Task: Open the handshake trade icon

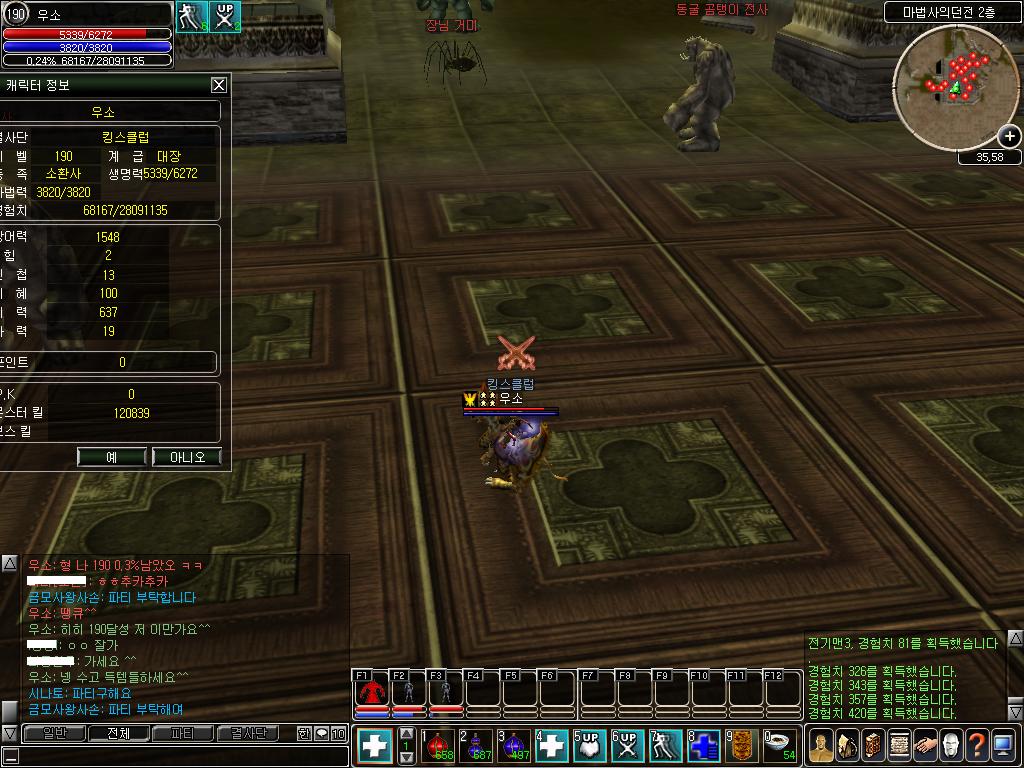Action: tap(925, 745)
